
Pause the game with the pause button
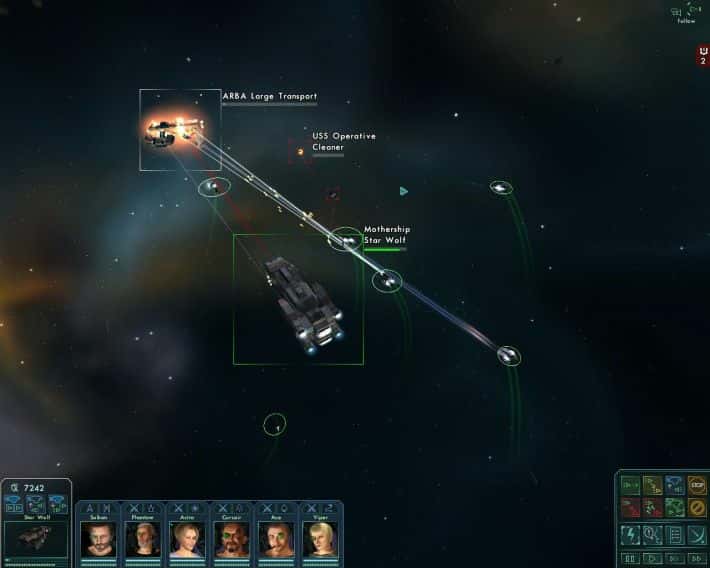pos(630,558)
